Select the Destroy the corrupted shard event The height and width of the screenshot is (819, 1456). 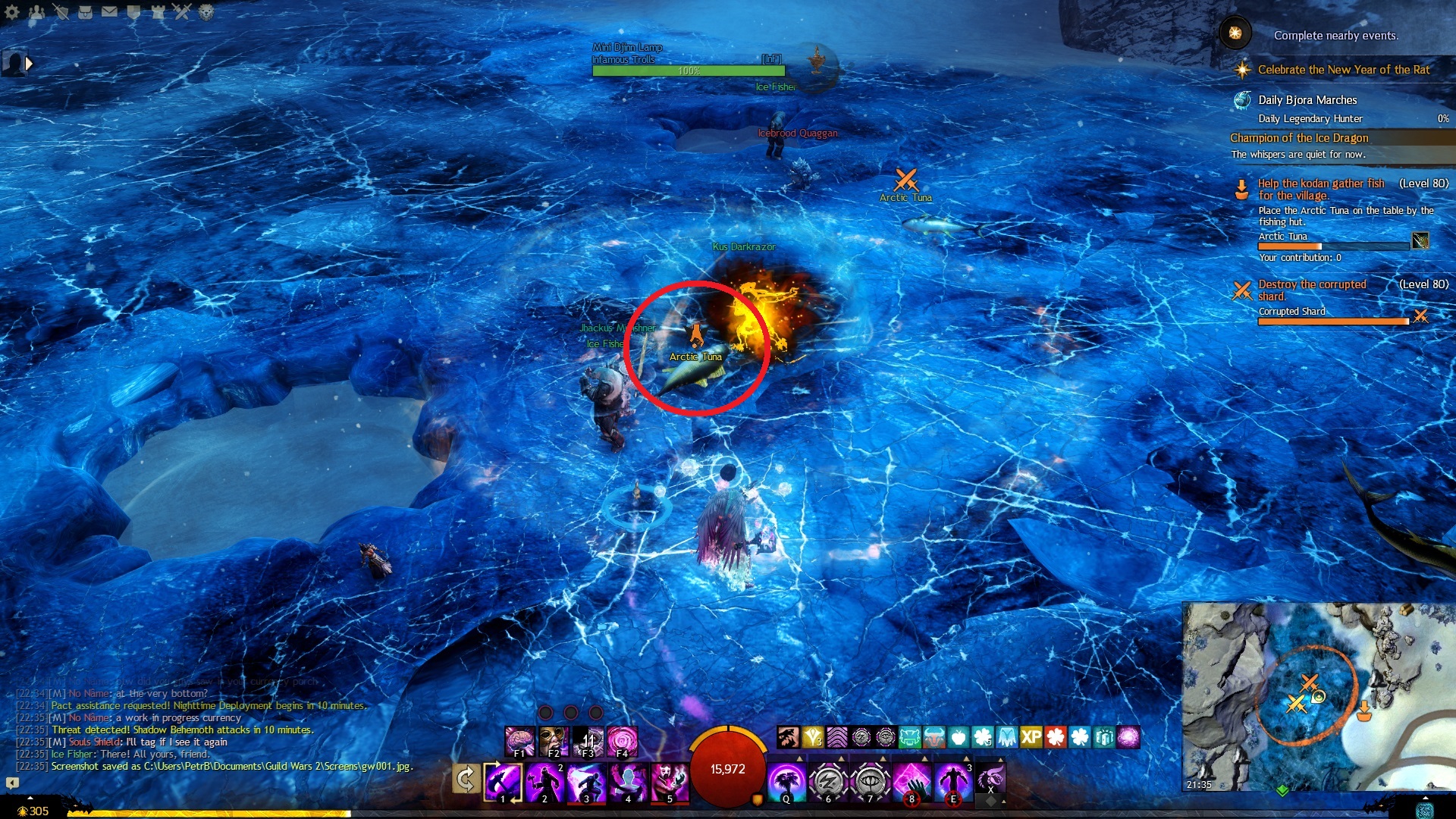(1312, 290)
